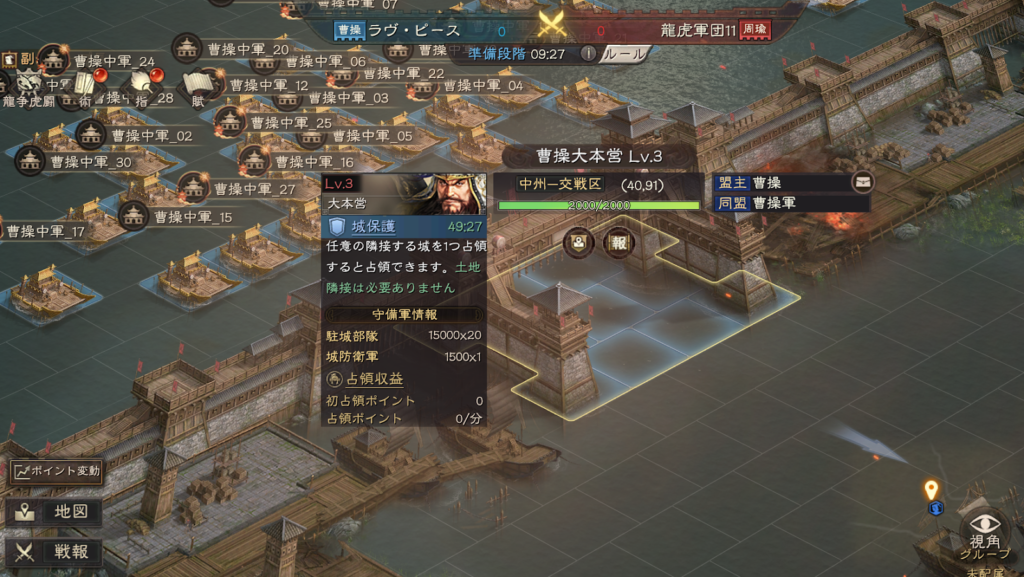The width and height of the screenshot is (1024, 577).
Task: Toggle the 視角 view angle eye button
Action: pyautogui.click(x=985, y=530)
